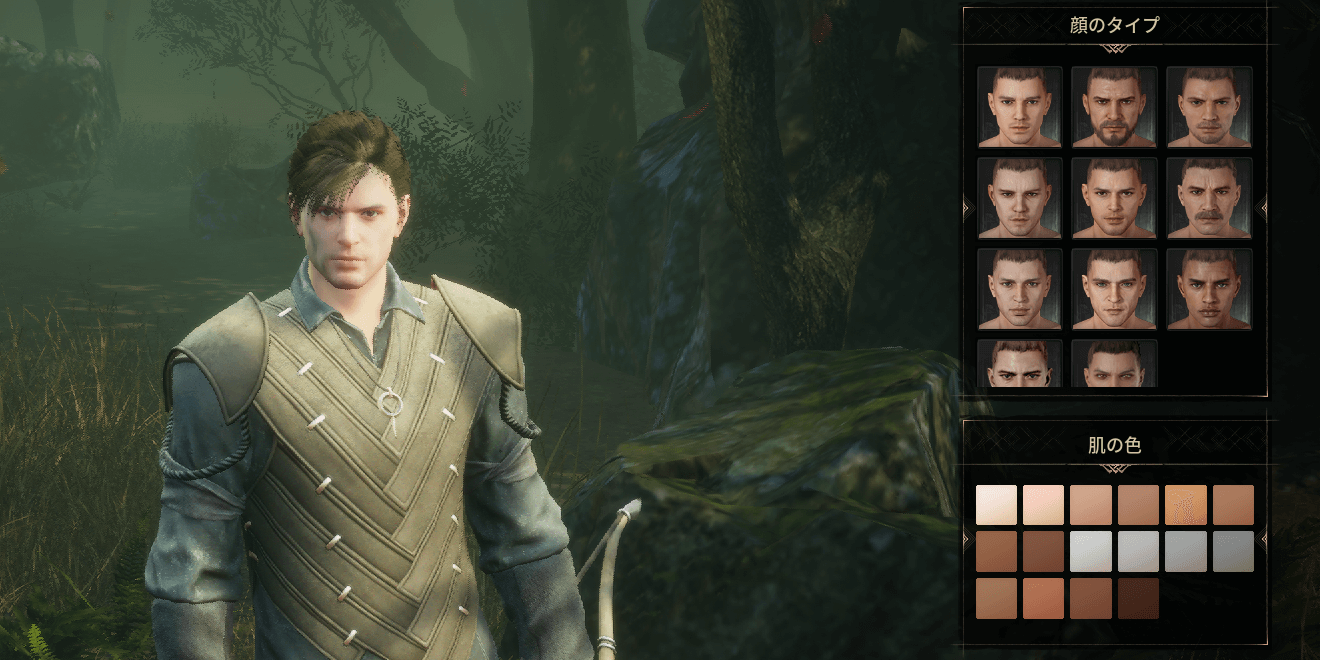Pick the dark-skinned face preset

(x=1209, y=288)
